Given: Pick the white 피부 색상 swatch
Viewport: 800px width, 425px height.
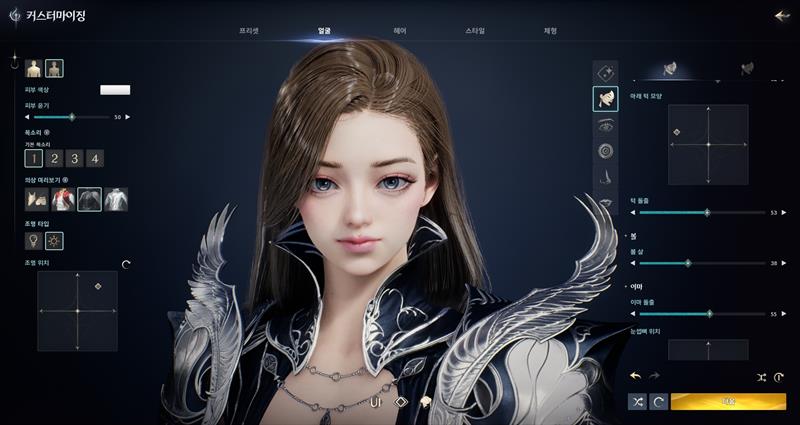Looking at the screenshot, I should [x=115, y=90].
